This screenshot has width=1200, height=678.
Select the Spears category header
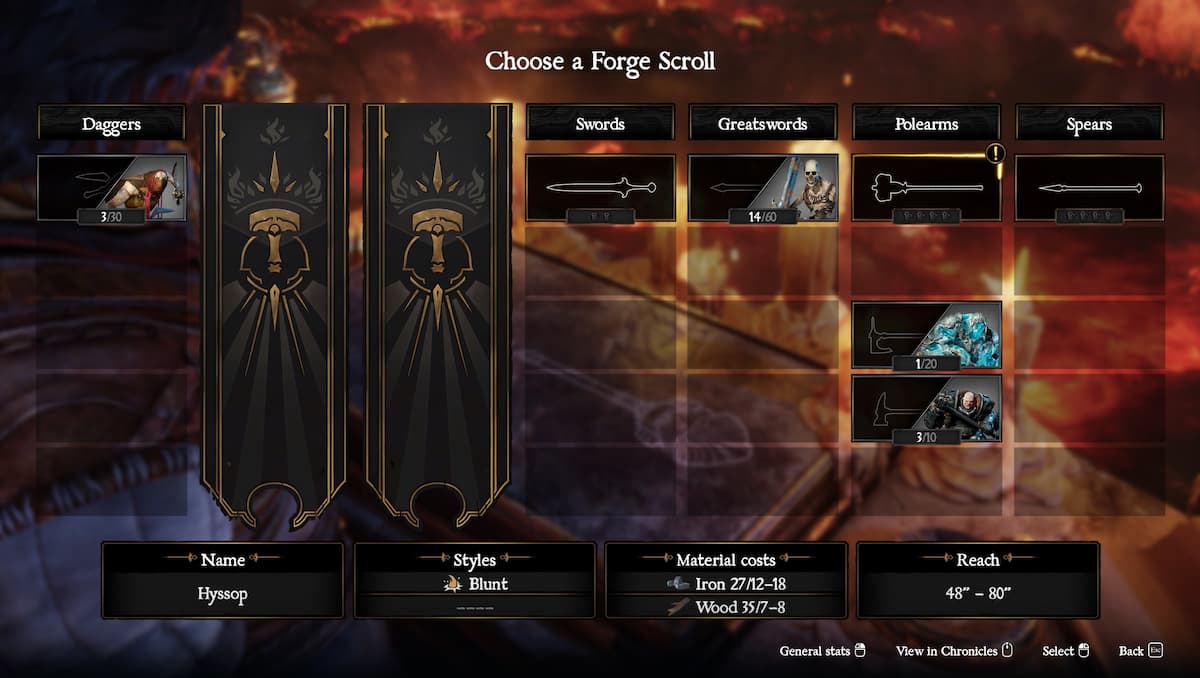coord(1089,124)
